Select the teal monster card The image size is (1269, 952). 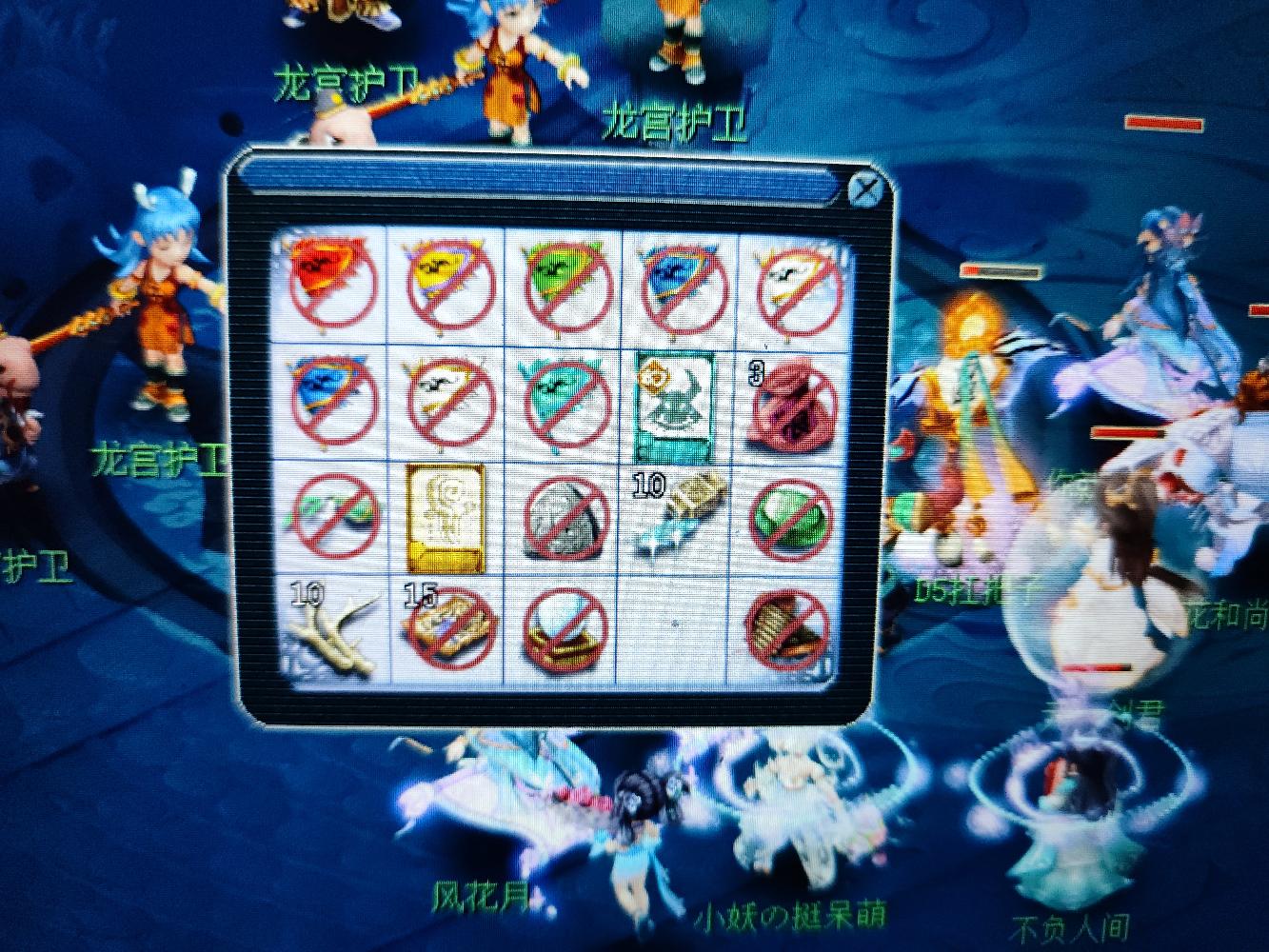click(x=677, y=398)
